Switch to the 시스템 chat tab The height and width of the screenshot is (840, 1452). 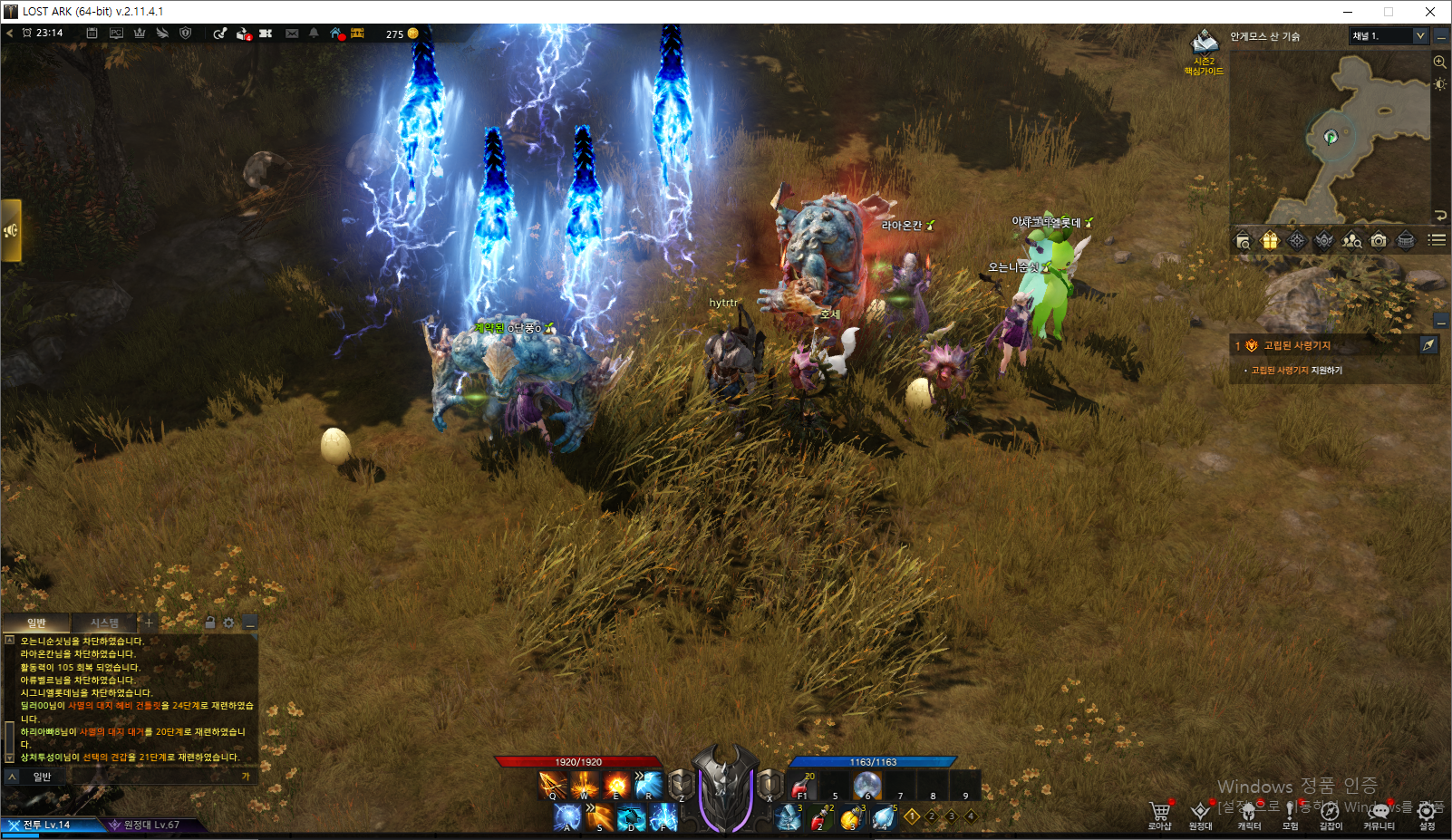click(x=104, y=623)
